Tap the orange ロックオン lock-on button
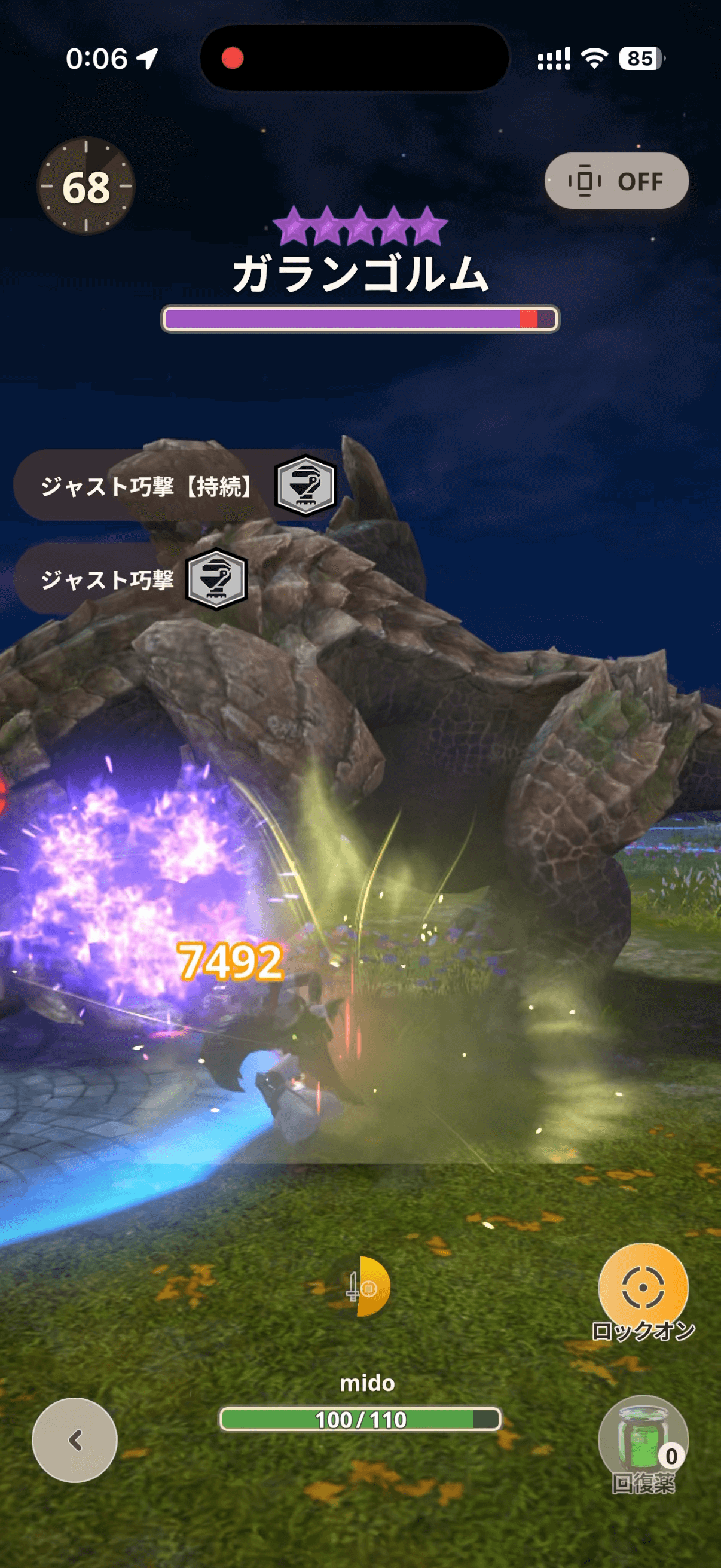The width and height of the screenshot is (721, 1568). click(x=643, y=1288)
